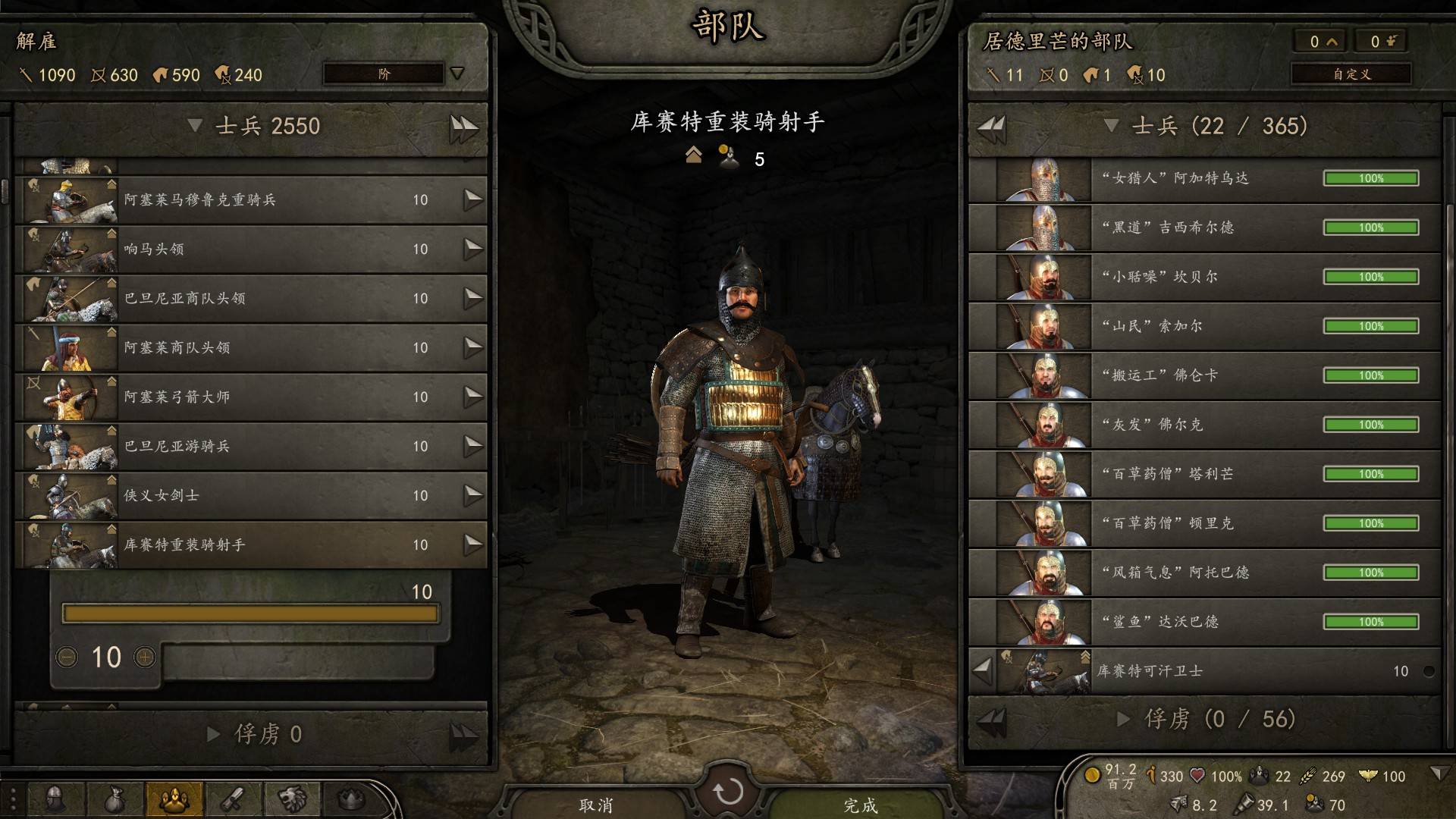
Task: Decrease troop amount with the minus button
Action: [67, 657]
